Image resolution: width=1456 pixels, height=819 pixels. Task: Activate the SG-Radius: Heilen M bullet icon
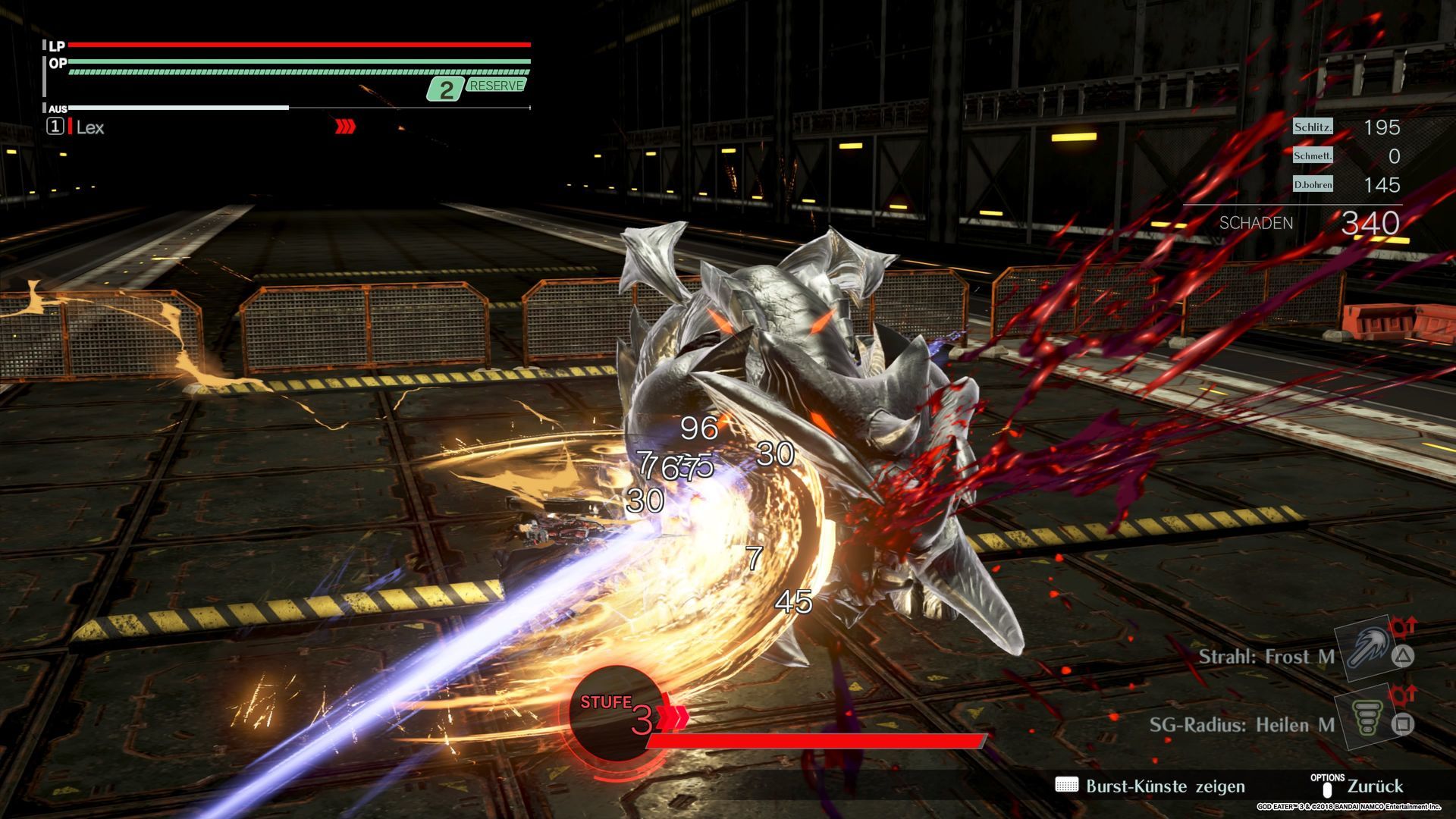(1366, 718)
